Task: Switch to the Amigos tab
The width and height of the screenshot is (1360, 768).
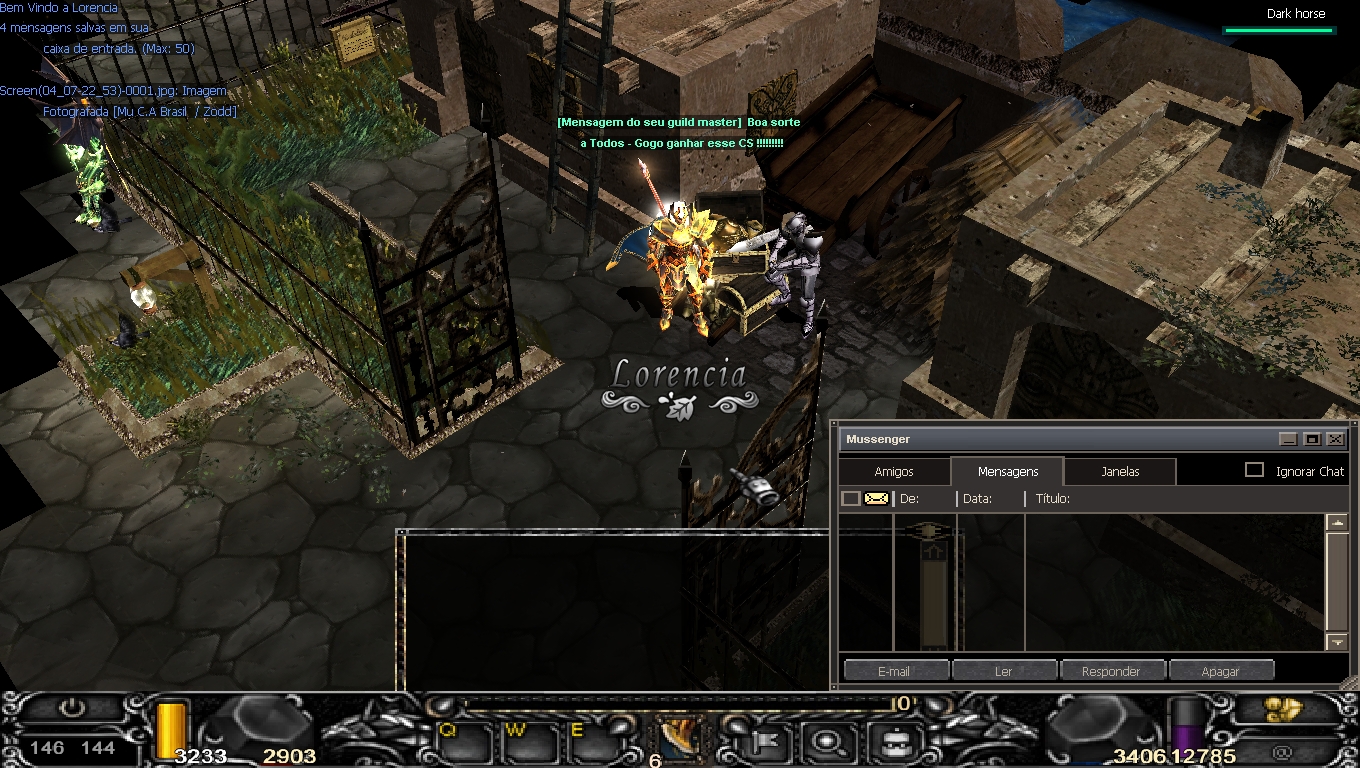Action: click(894, 471)
